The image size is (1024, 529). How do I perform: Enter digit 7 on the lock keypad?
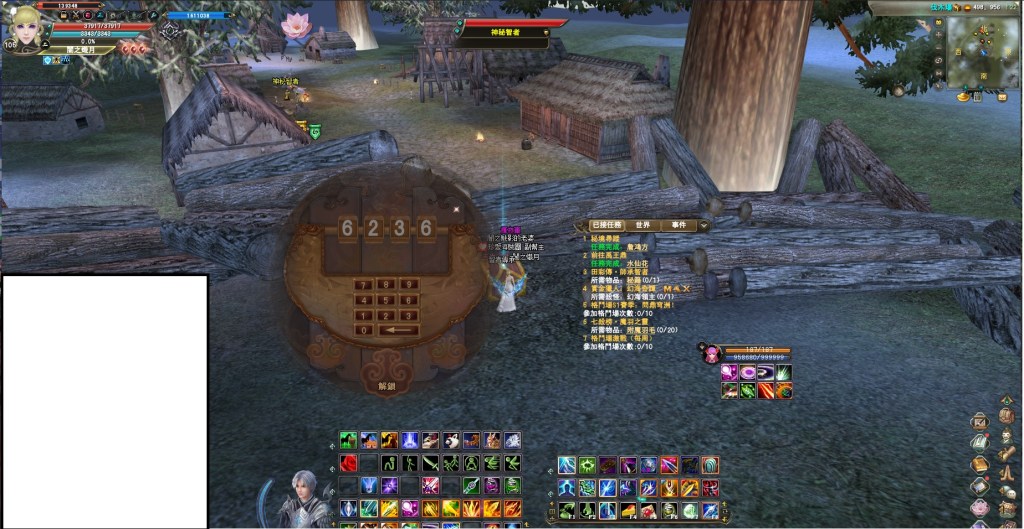(365, 284)
